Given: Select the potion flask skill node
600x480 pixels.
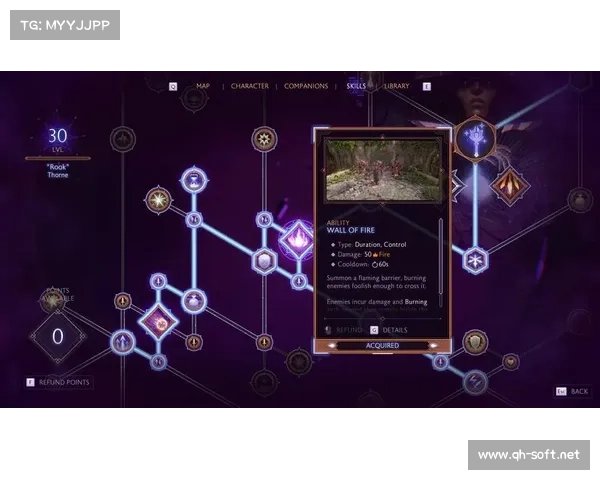Looking at the screenshot, I should [194, 300].
